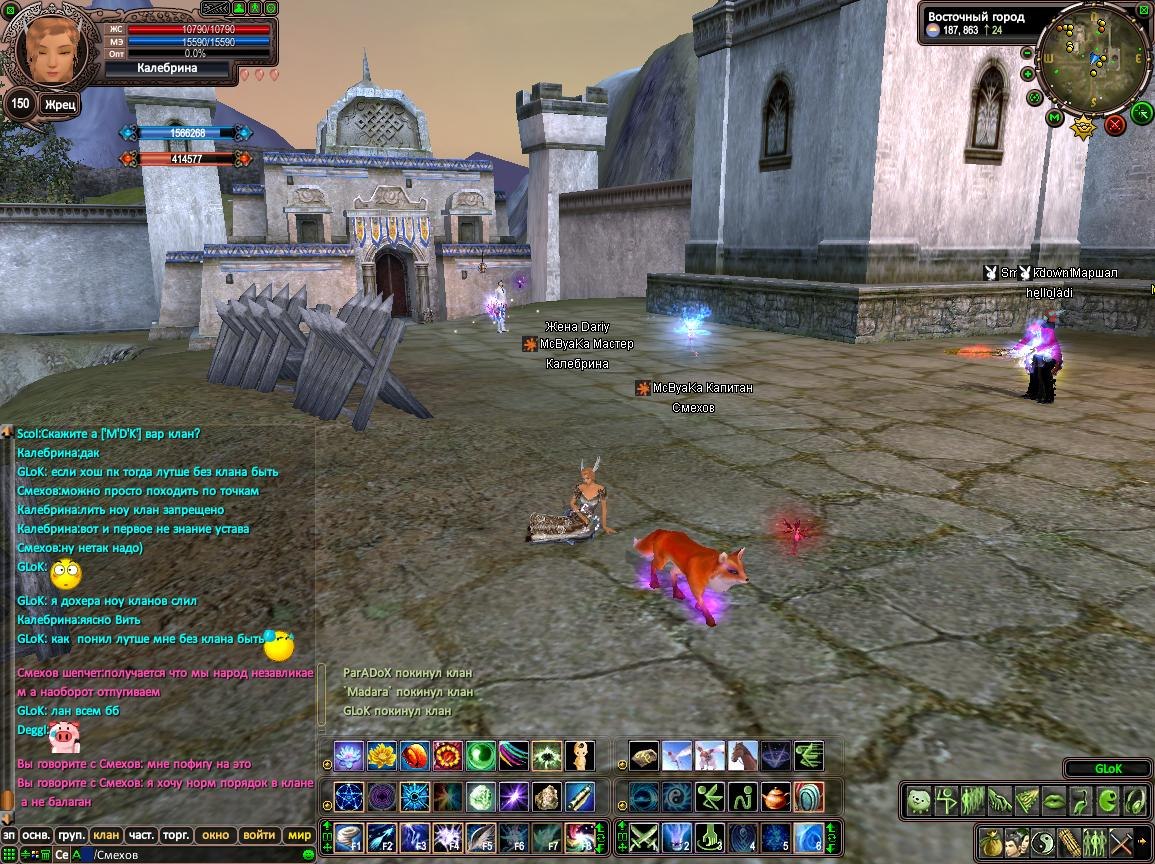Switch to the мир chat tab
The width and height of the screenshot is (1155, 864).
[299, 835]
